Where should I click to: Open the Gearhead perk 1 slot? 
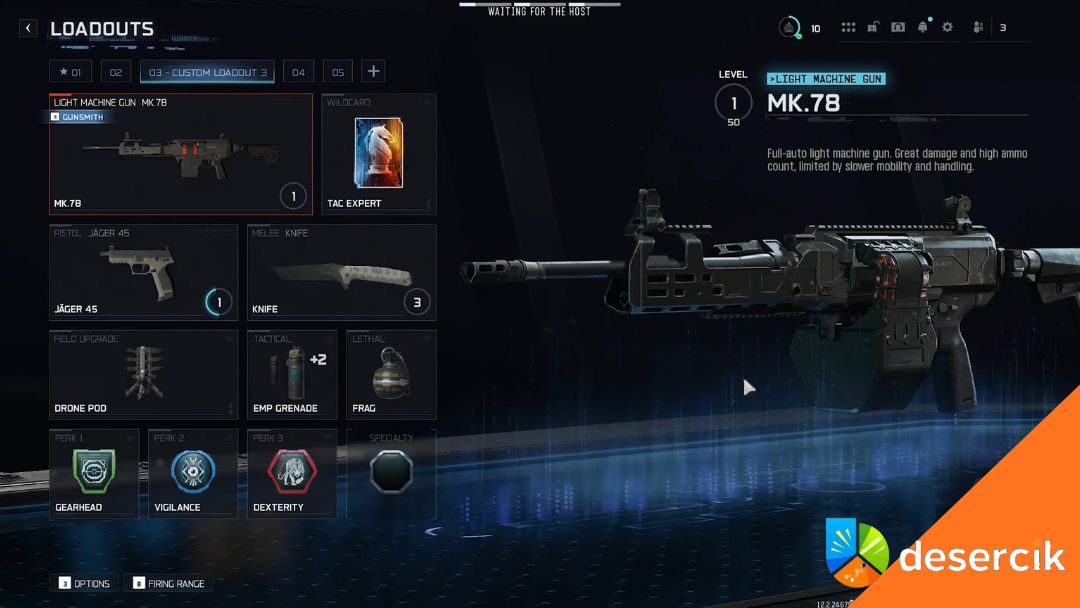(94, 473)
